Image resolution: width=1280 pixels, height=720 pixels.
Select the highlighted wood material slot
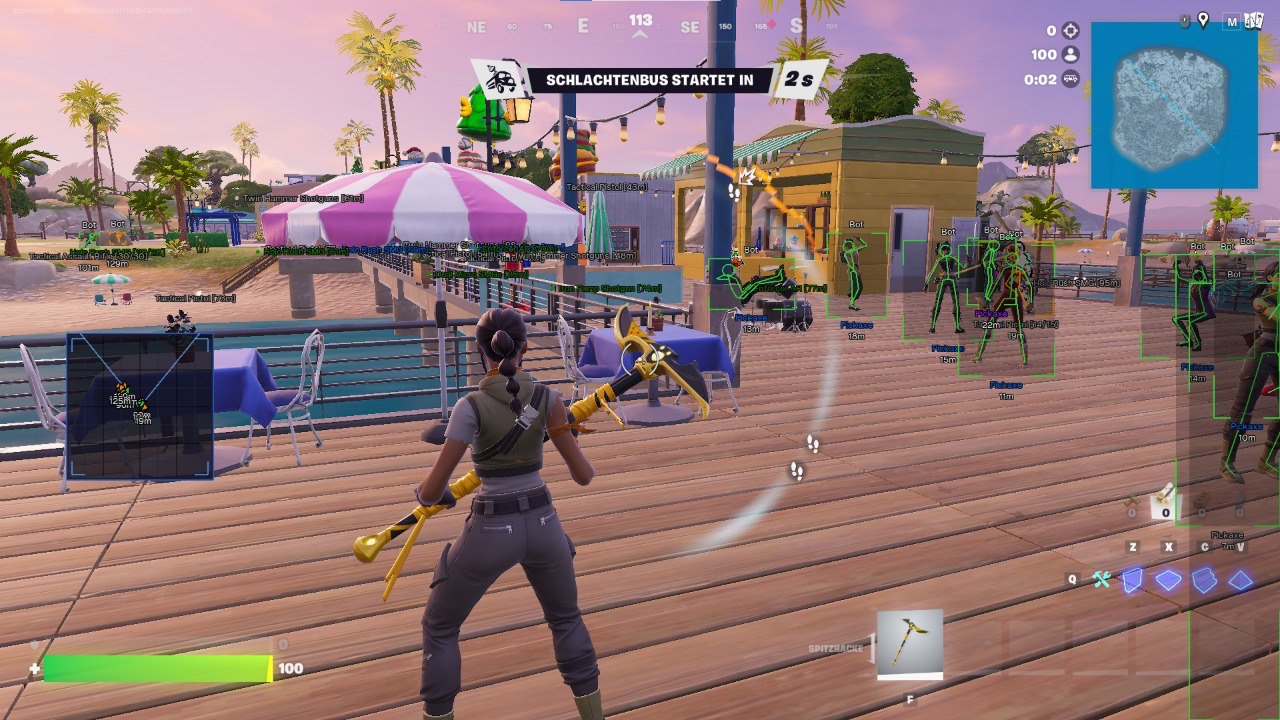coord(1161,502)
